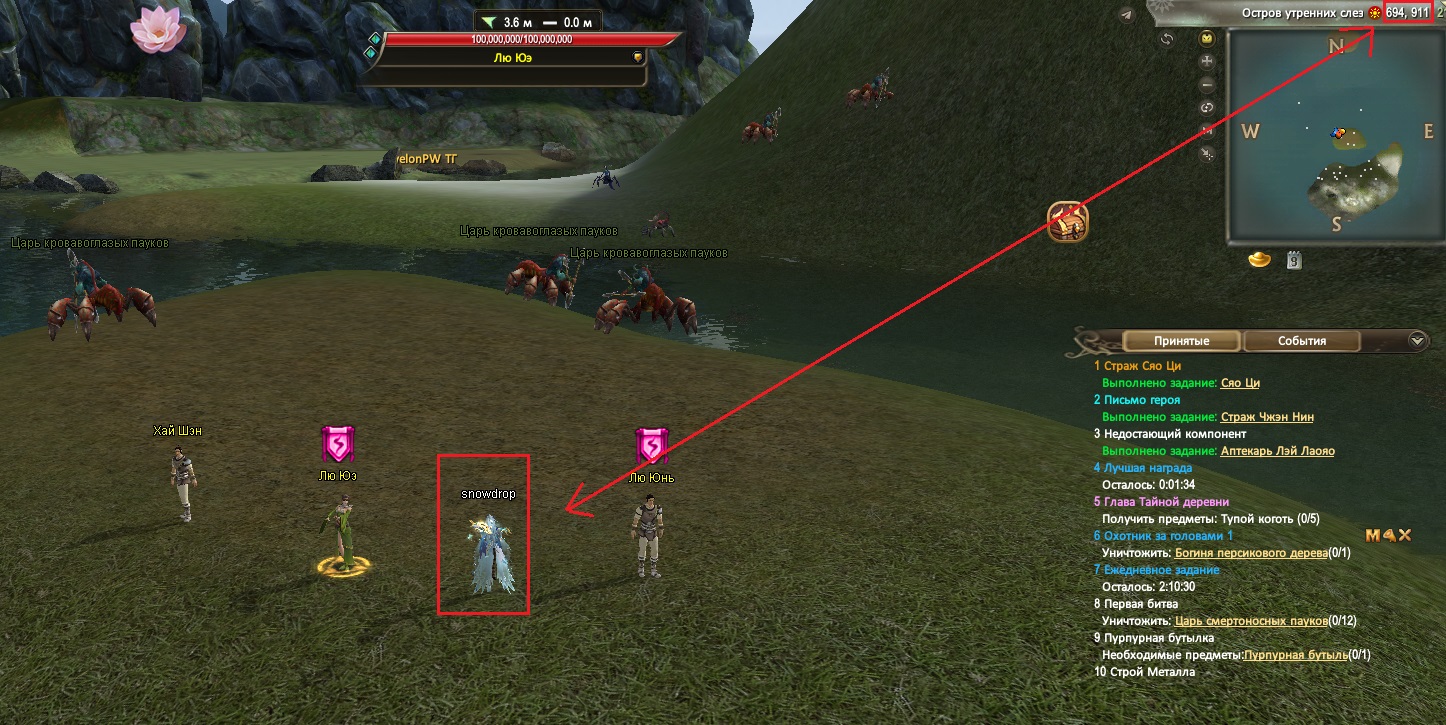1446x725 pixels.
Task: Open the События tab
Action: tap(1301, 341)
